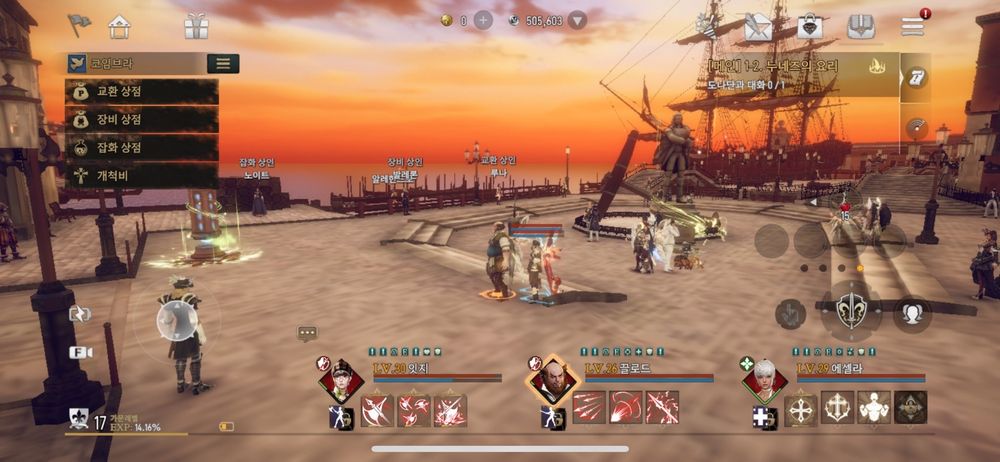
Task: Tap the house icon in the top bar
Action: tap(119, 26)
